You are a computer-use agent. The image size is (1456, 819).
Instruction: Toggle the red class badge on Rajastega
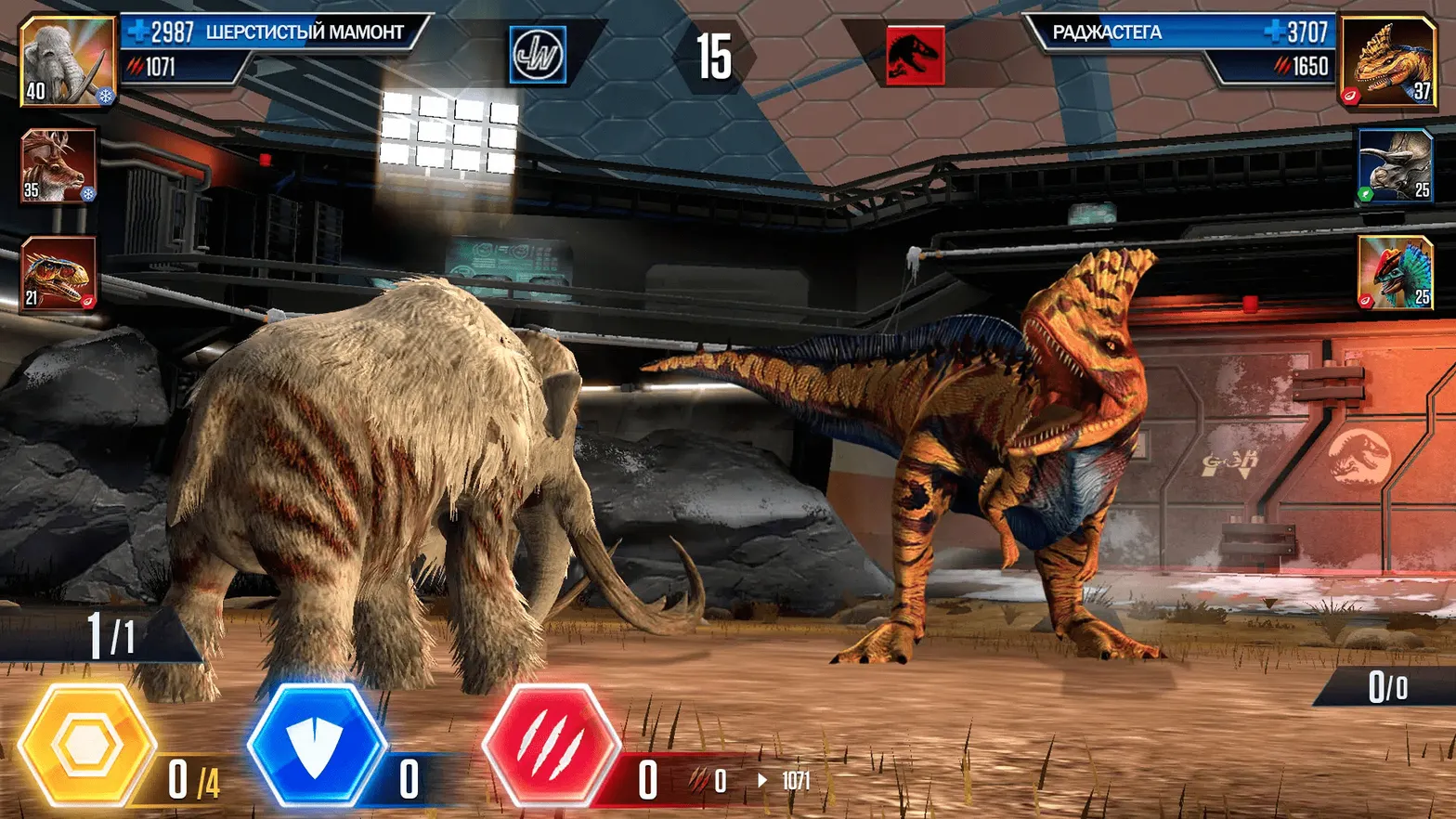tap(1352, 92)
